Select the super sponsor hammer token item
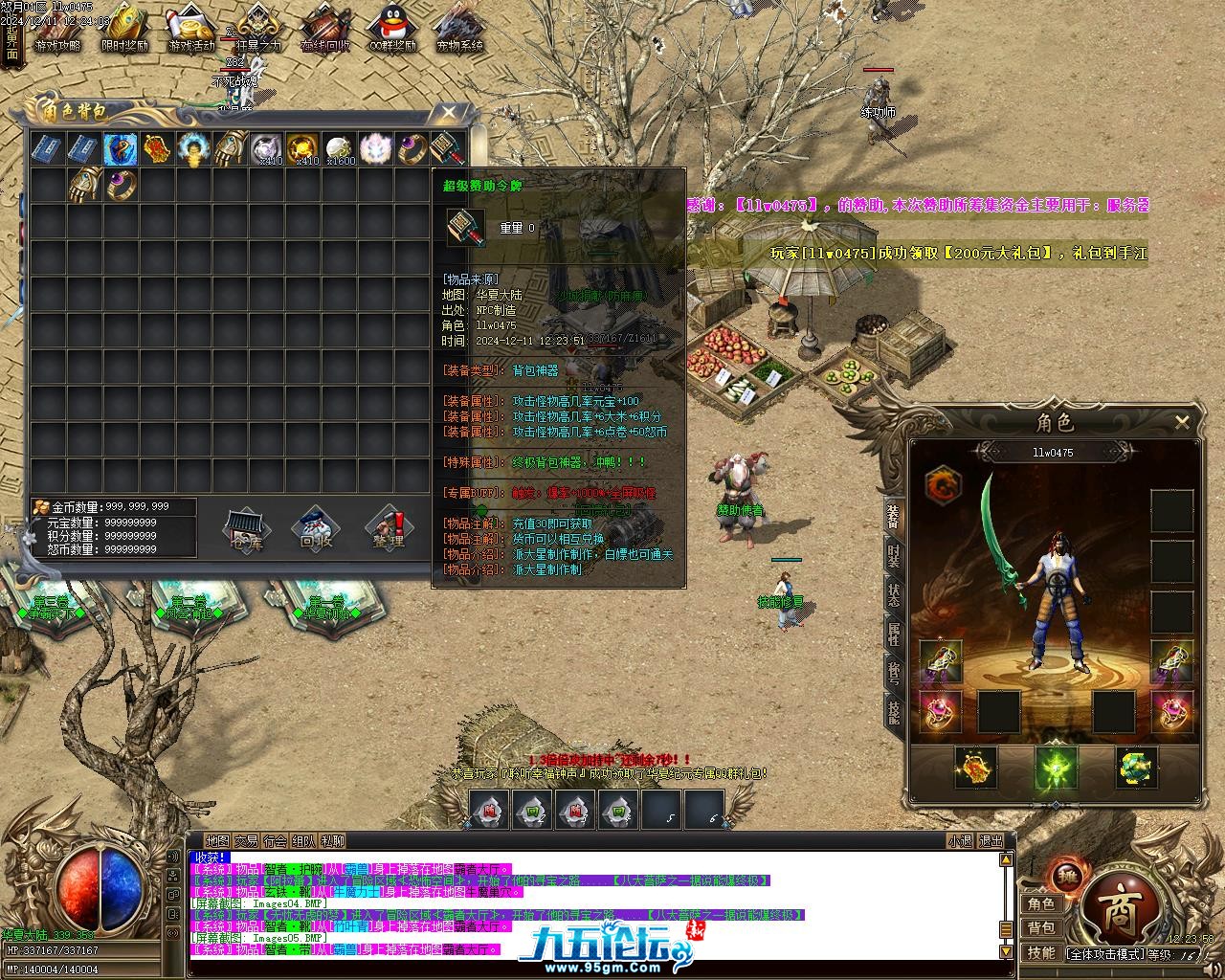 click(448, 148)
